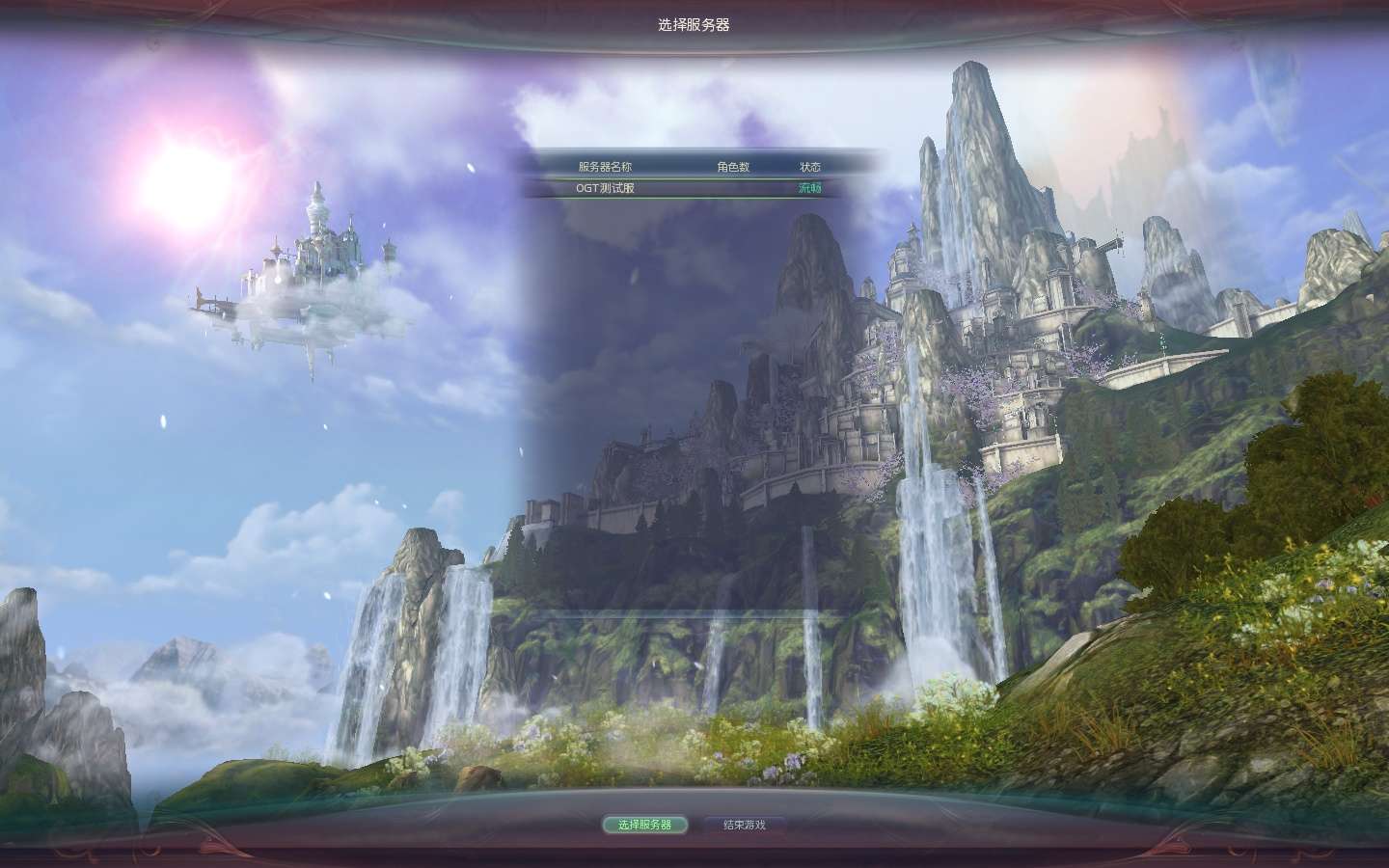Click the green status indicator text 流畅
1389x868 pixels.
click(811, 190)
